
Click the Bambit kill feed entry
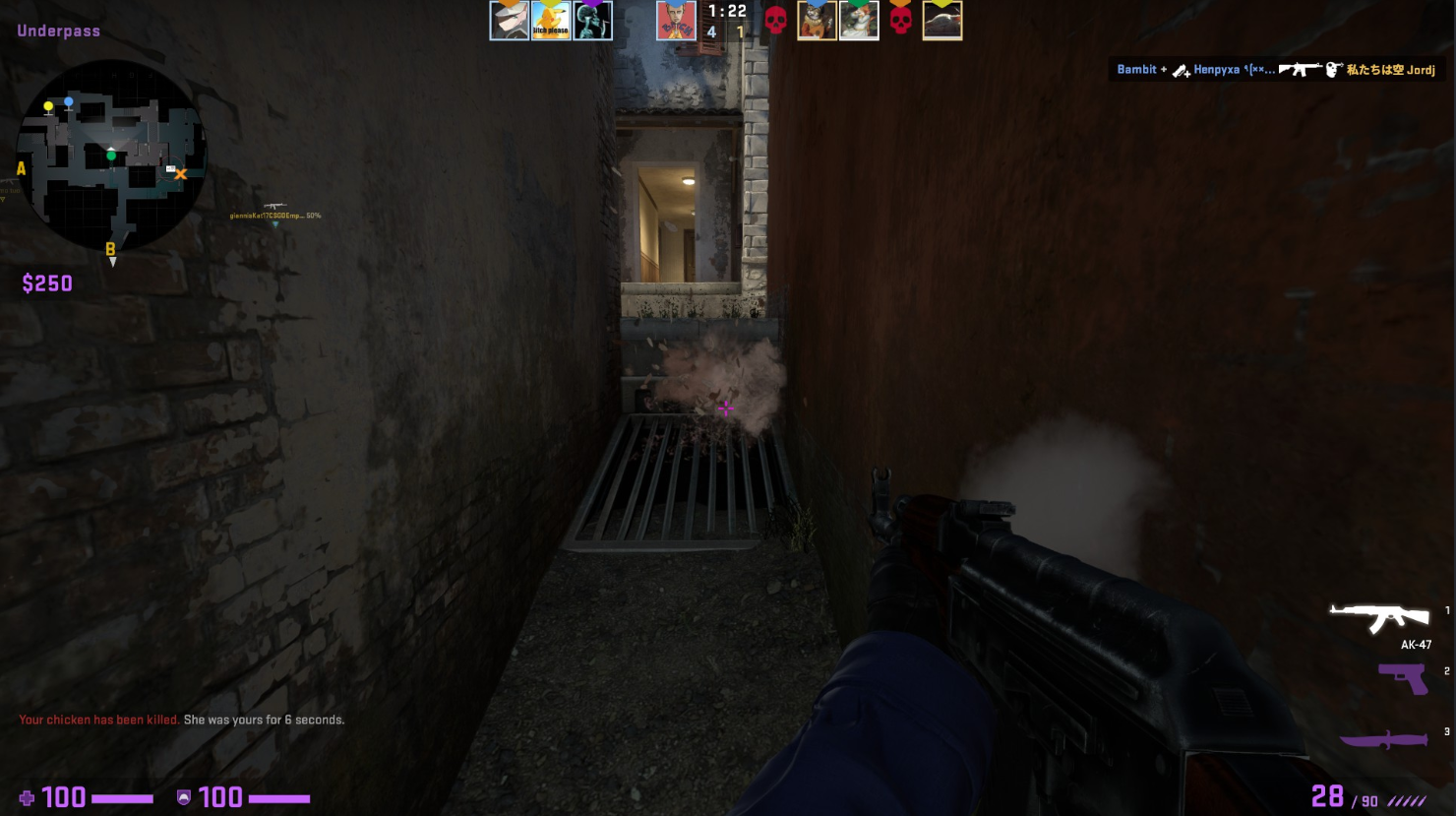coord(1275,69)
